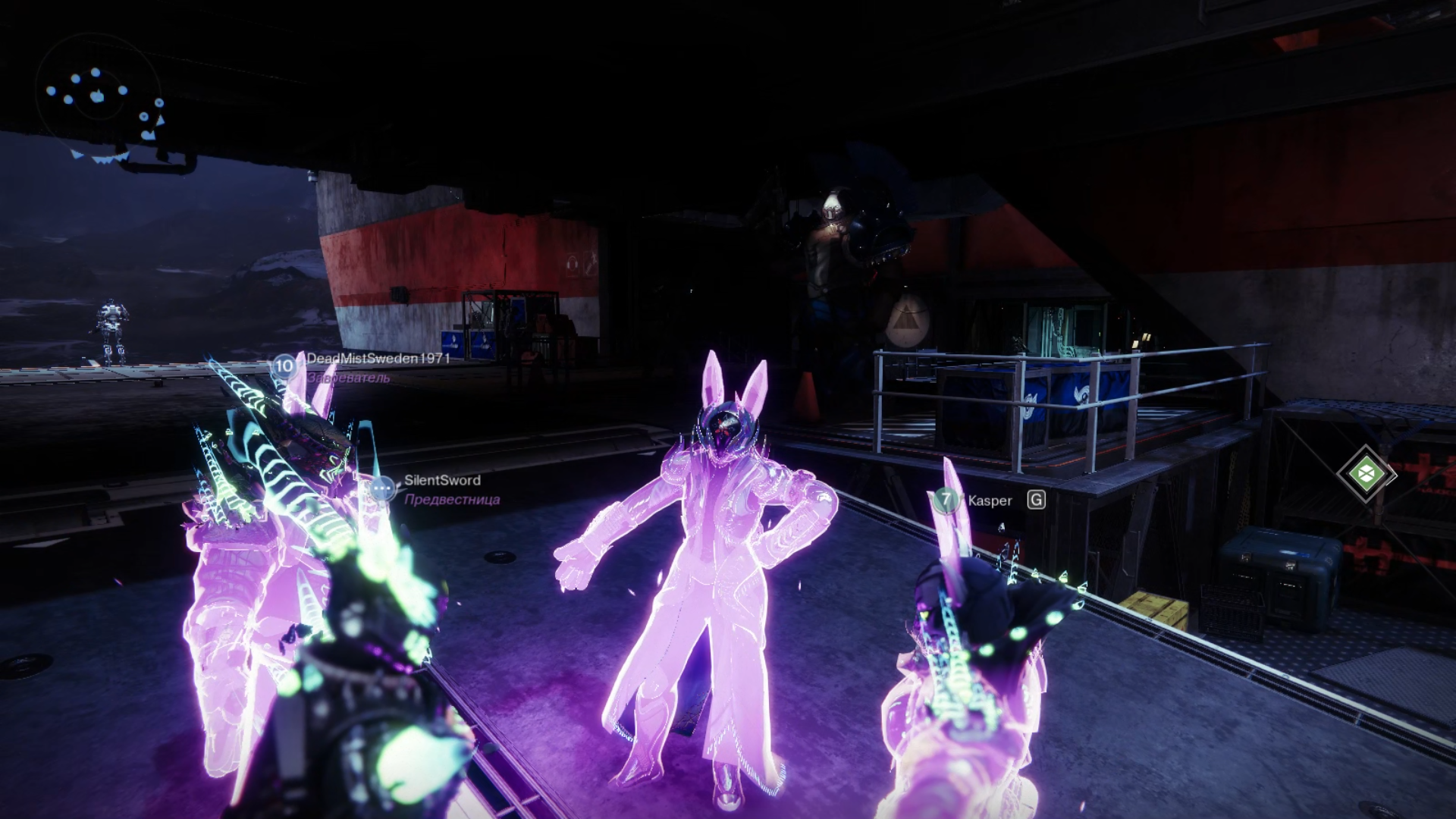Select the SilentSword player nameplate

tap(442, 480)
